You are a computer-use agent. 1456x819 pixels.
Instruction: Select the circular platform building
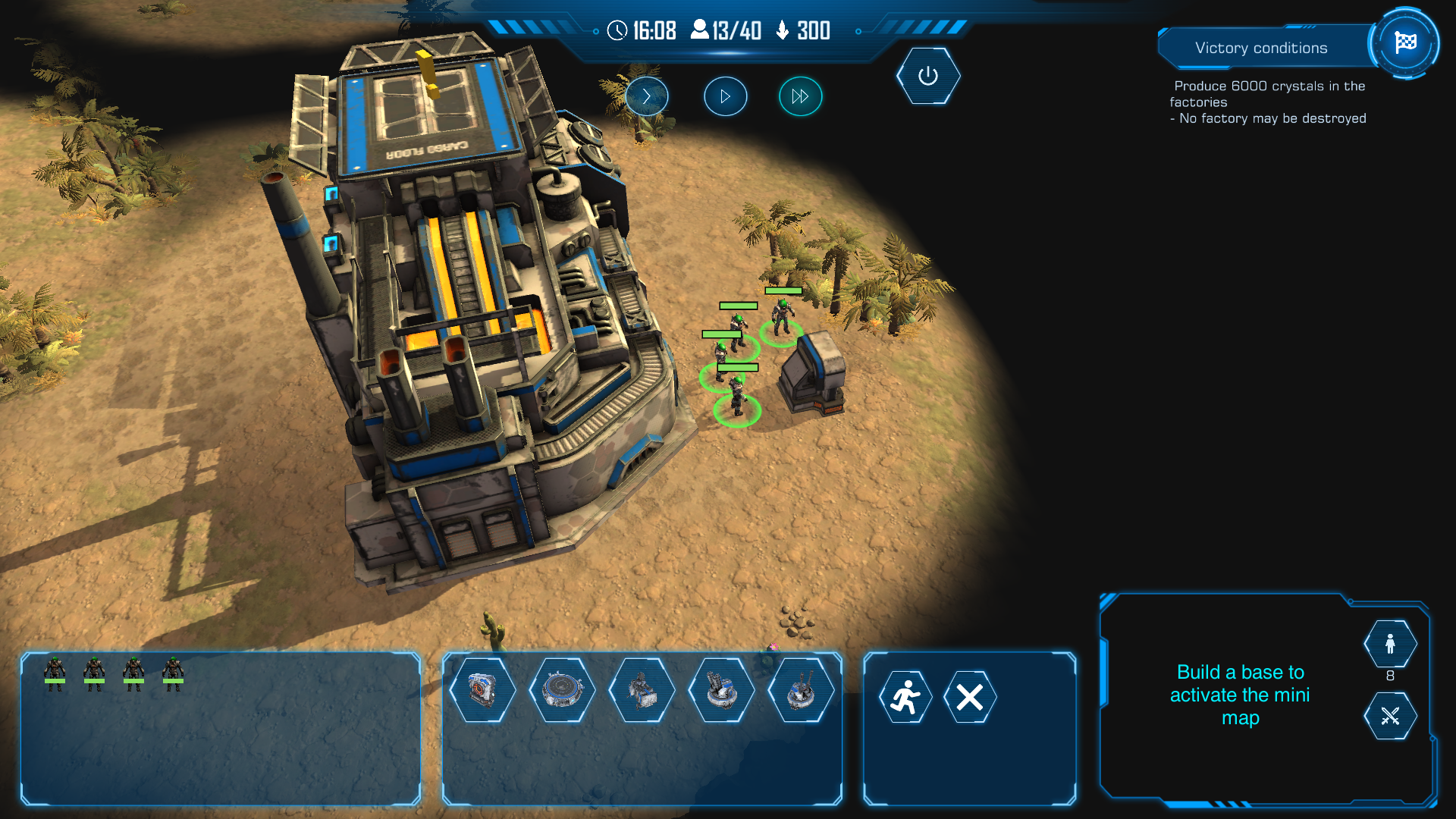pos(562,690)
